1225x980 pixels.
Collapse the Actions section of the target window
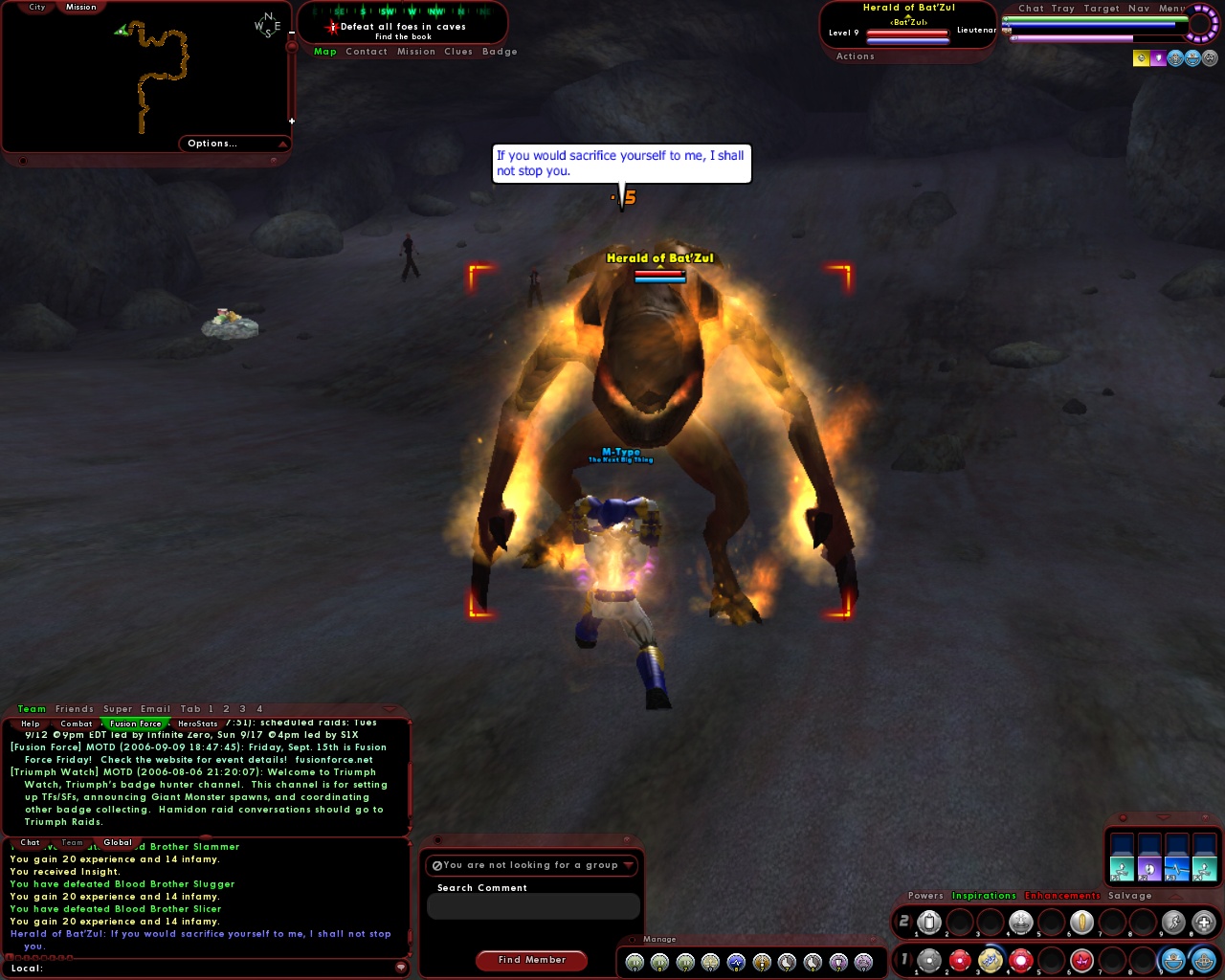pos(855,56)
